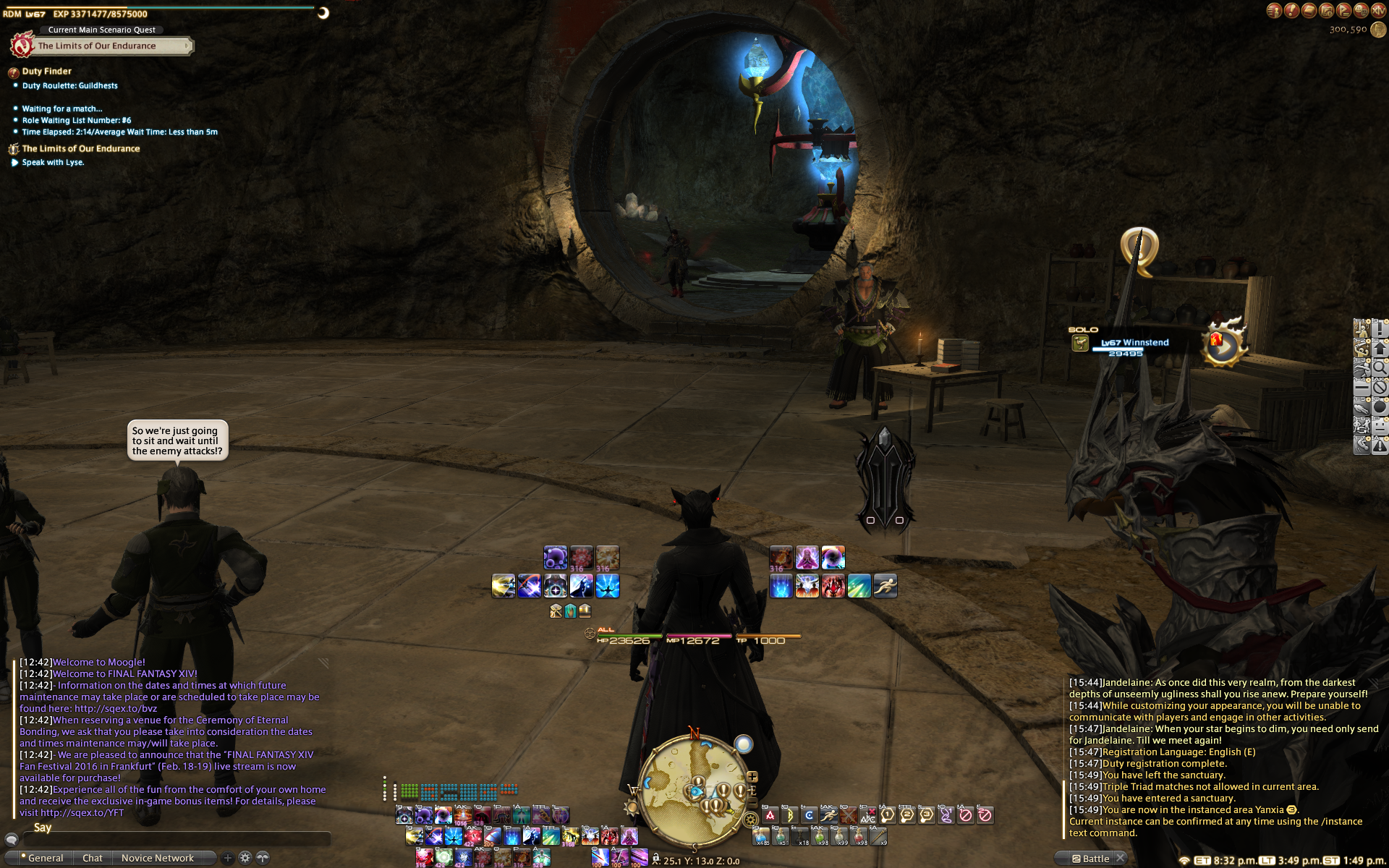
Task: Zoom in the minimap with plus button
Action: point(752,777)
